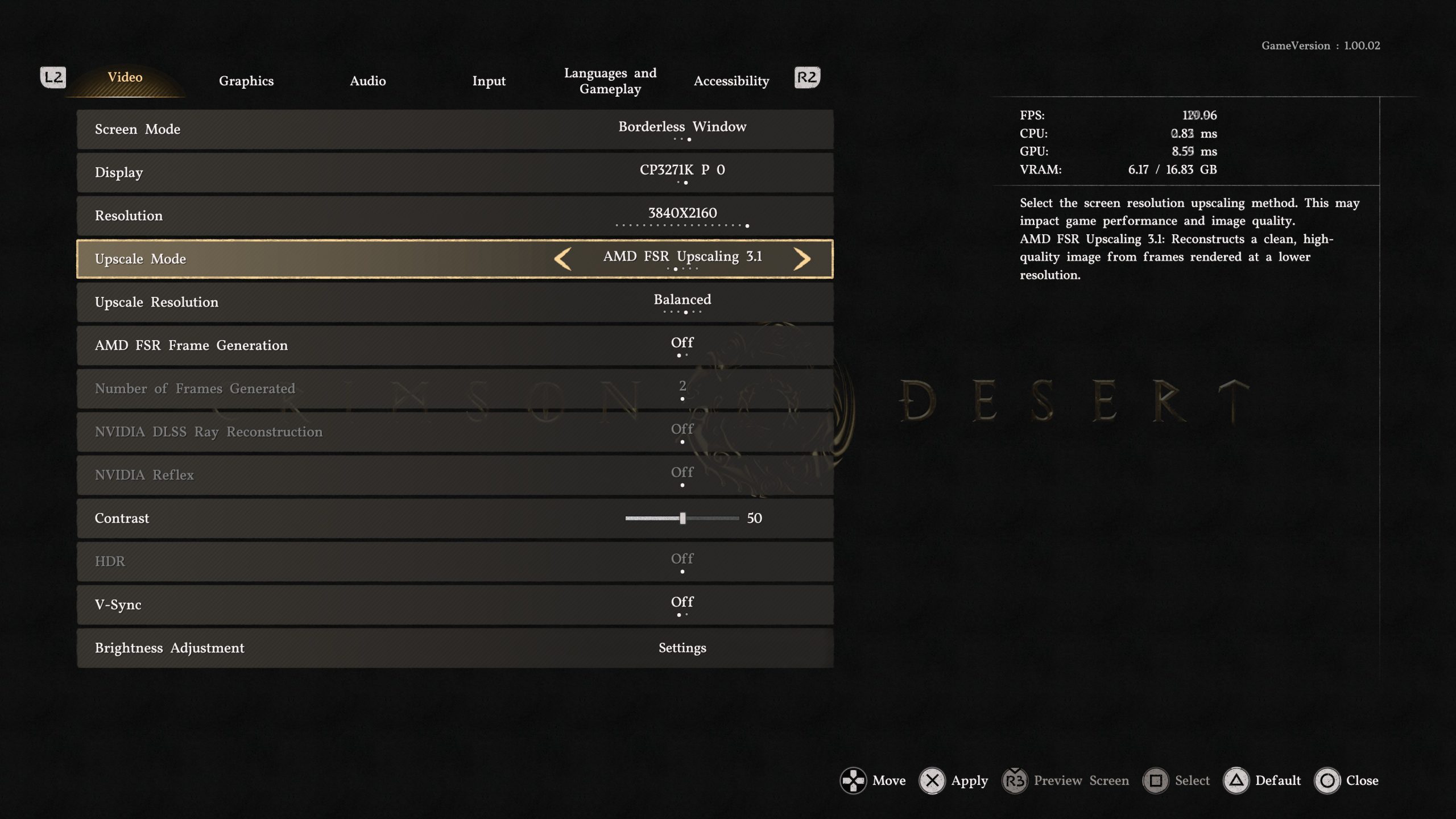The height and width of the screenshot is (819, 1456).
Task: Open the Accessibility tab
Action: pyautogui.click(x=731, y=81)
